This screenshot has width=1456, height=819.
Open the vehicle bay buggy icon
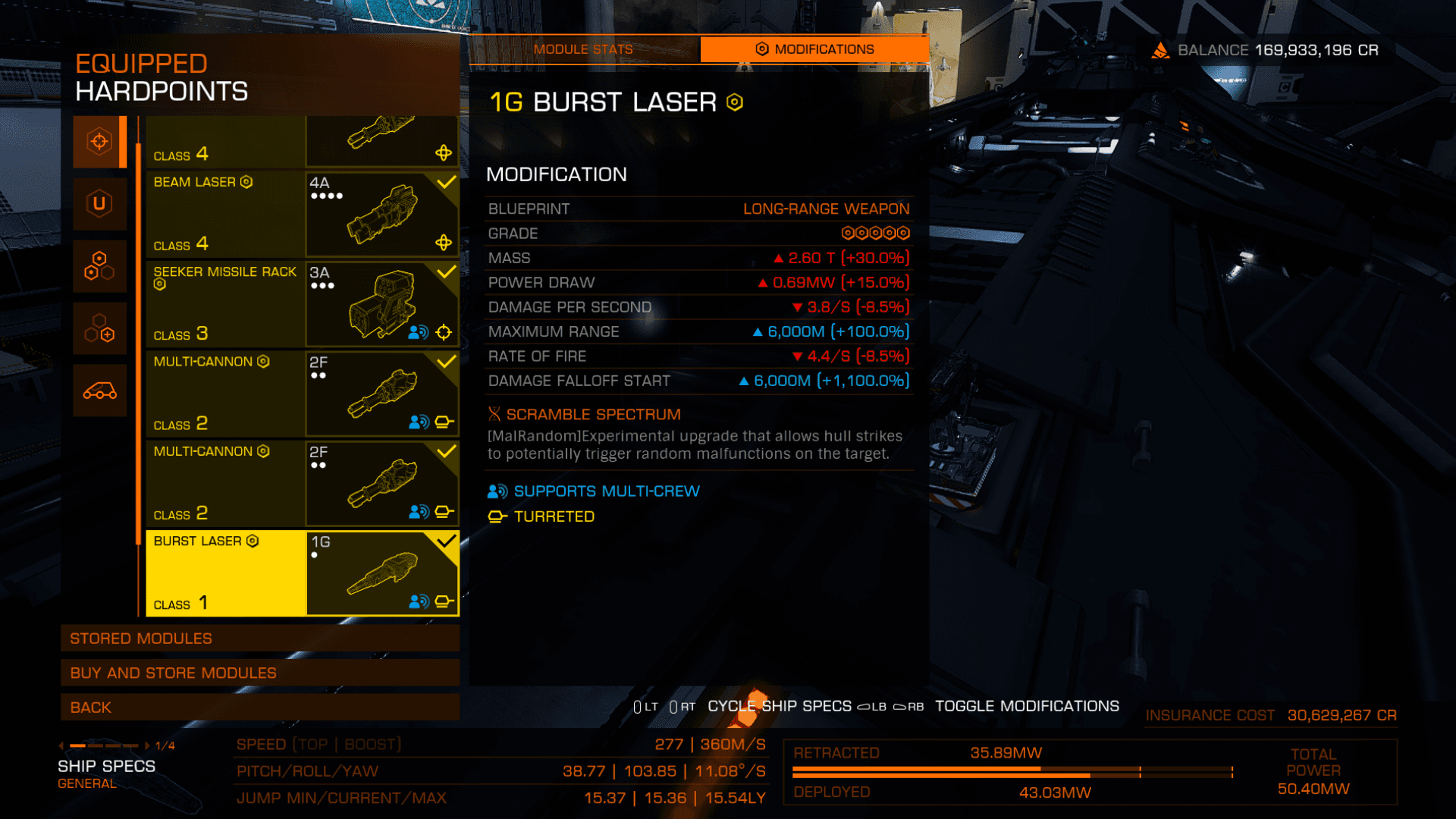[x=99, y=391]
